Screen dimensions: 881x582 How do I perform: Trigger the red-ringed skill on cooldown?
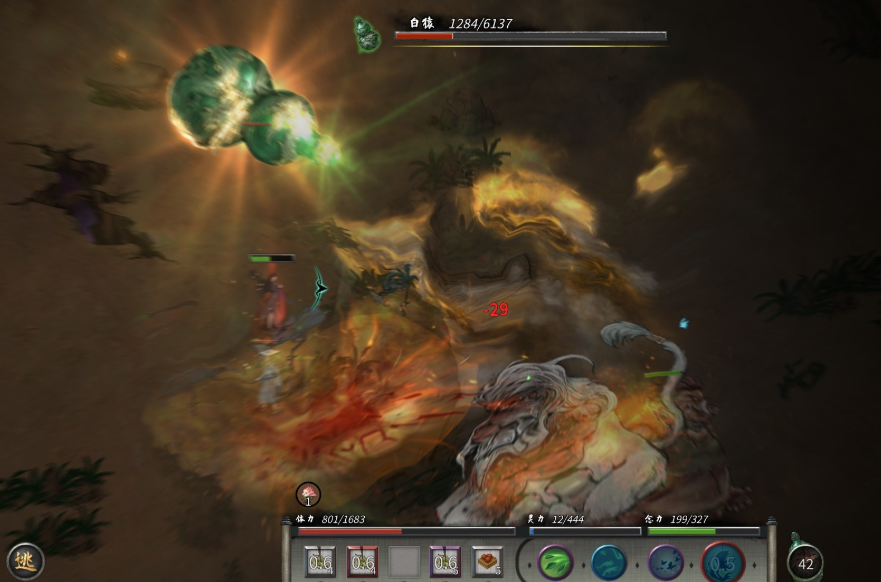coord(722,563)
